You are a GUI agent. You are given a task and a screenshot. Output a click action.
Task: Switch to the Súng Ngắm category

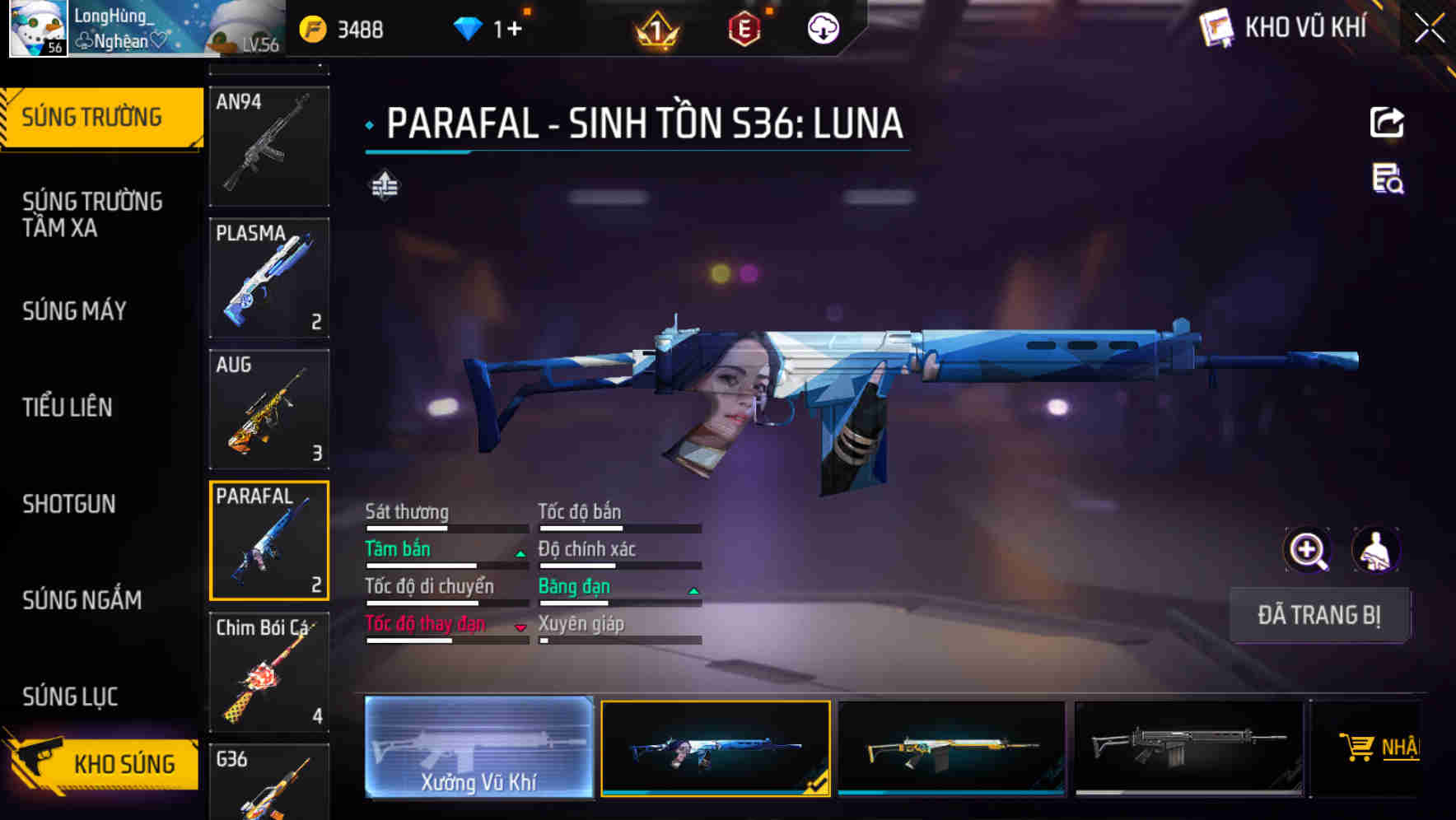click(82, 600)
